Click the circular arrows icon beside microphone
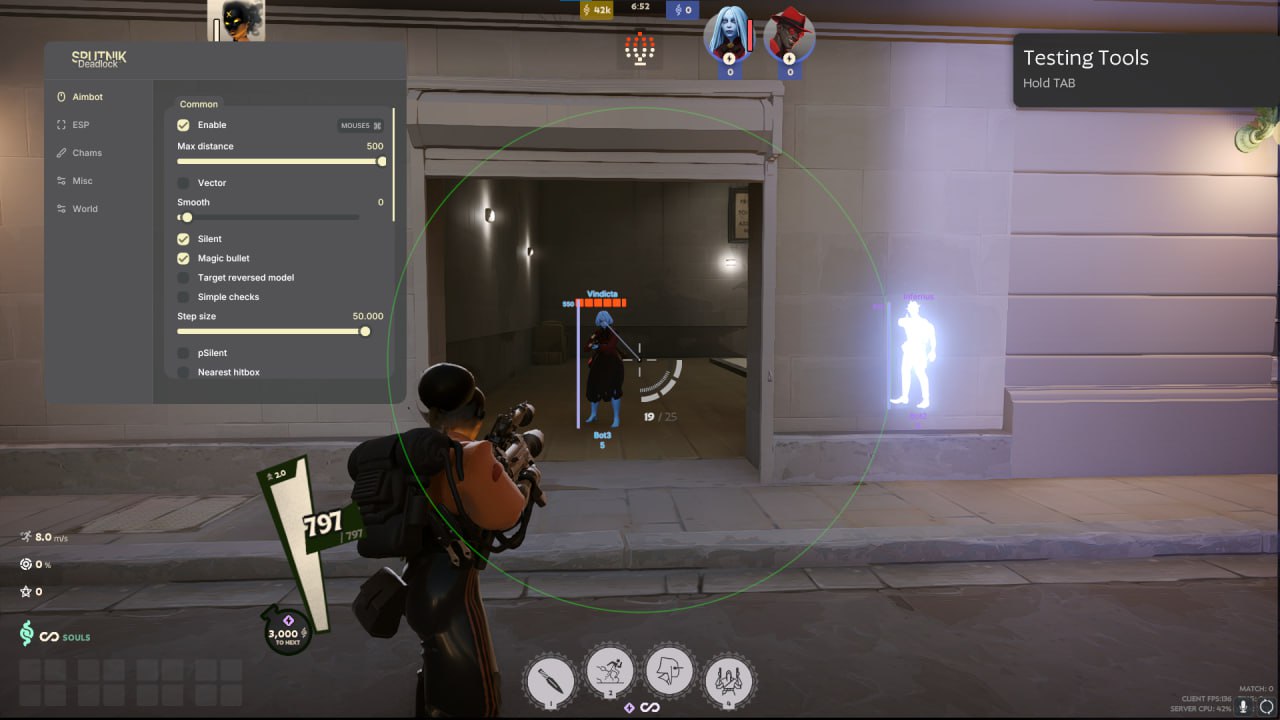This screenshot has width=1280, height=720. click(1266, 706)
